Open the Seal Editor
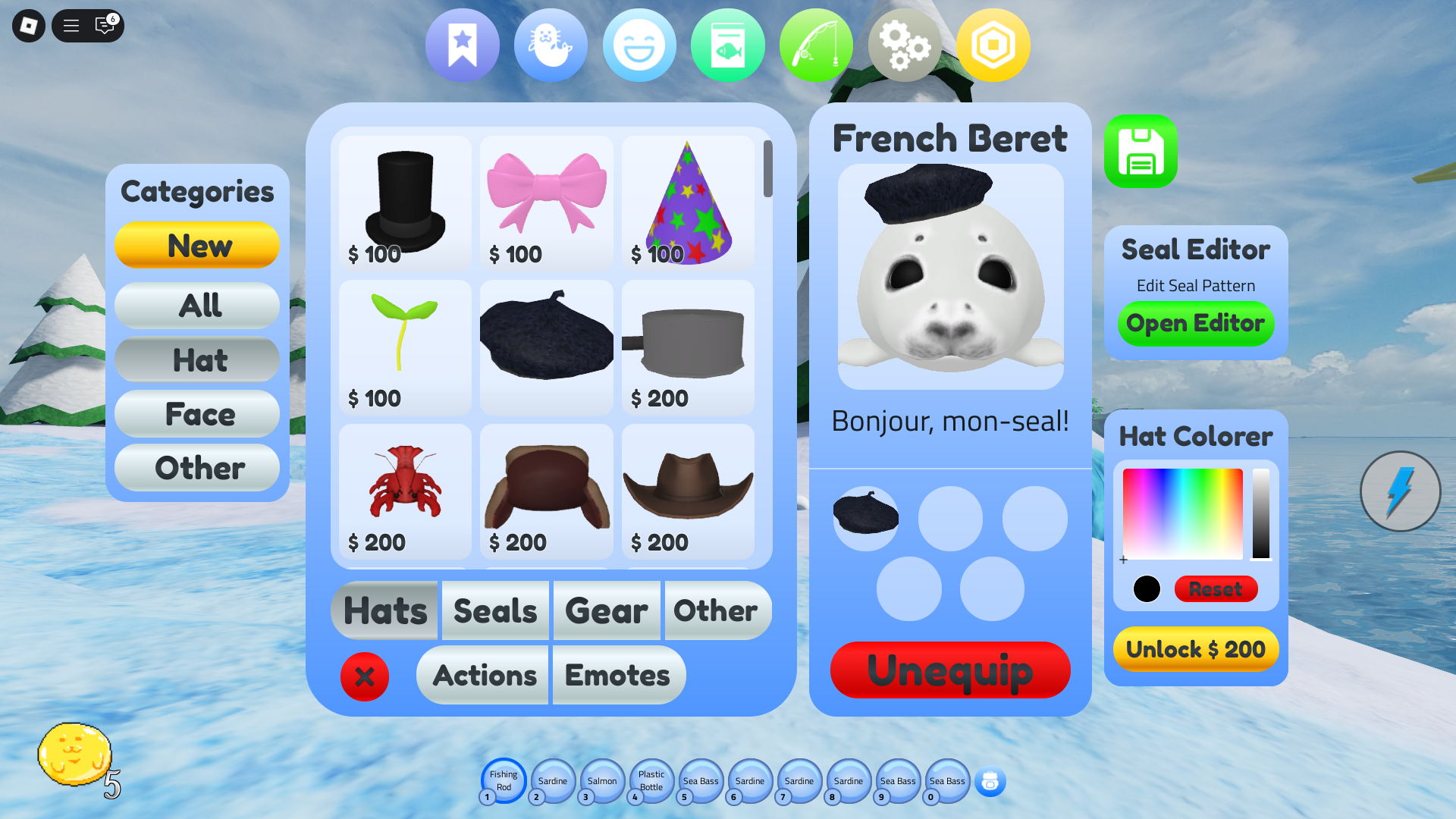This screenshot has width=1456, height=819. tap(1195, 324)
